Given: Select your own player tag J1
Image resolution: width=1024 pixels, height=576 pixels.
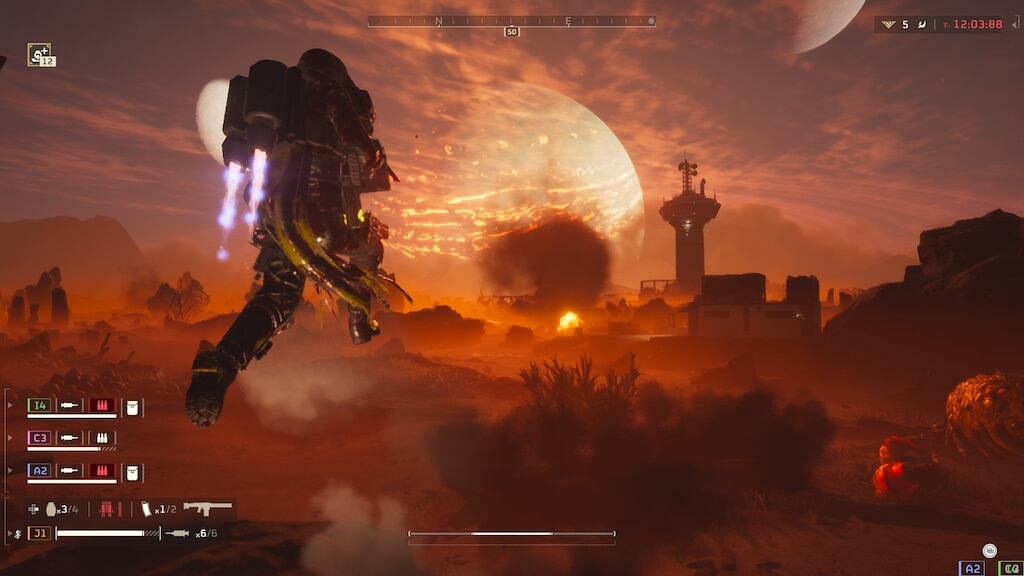Looking at the screenshot, I should click(39, 533).
